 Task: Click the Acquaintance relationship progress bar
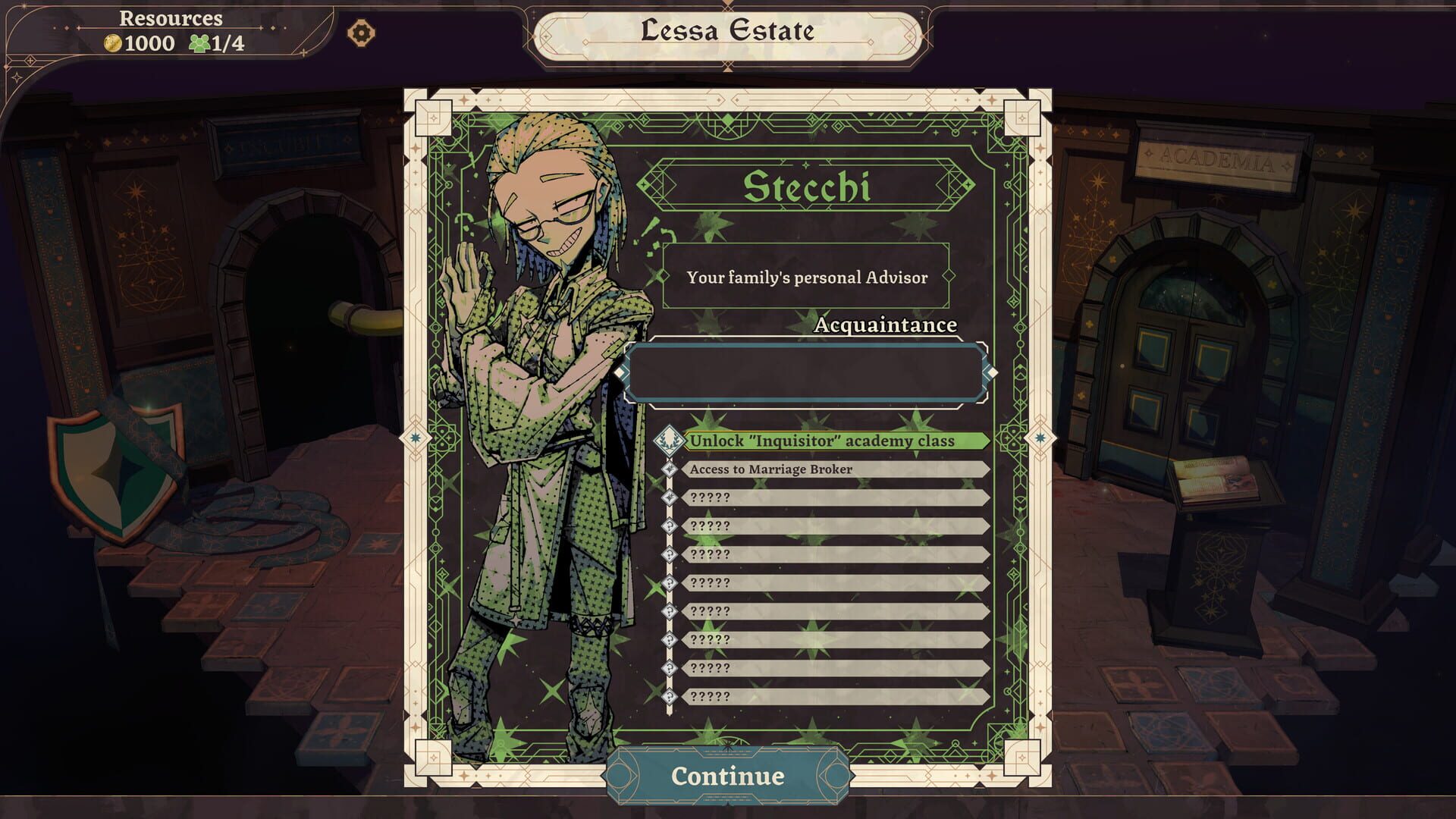(x=808, y=369)
